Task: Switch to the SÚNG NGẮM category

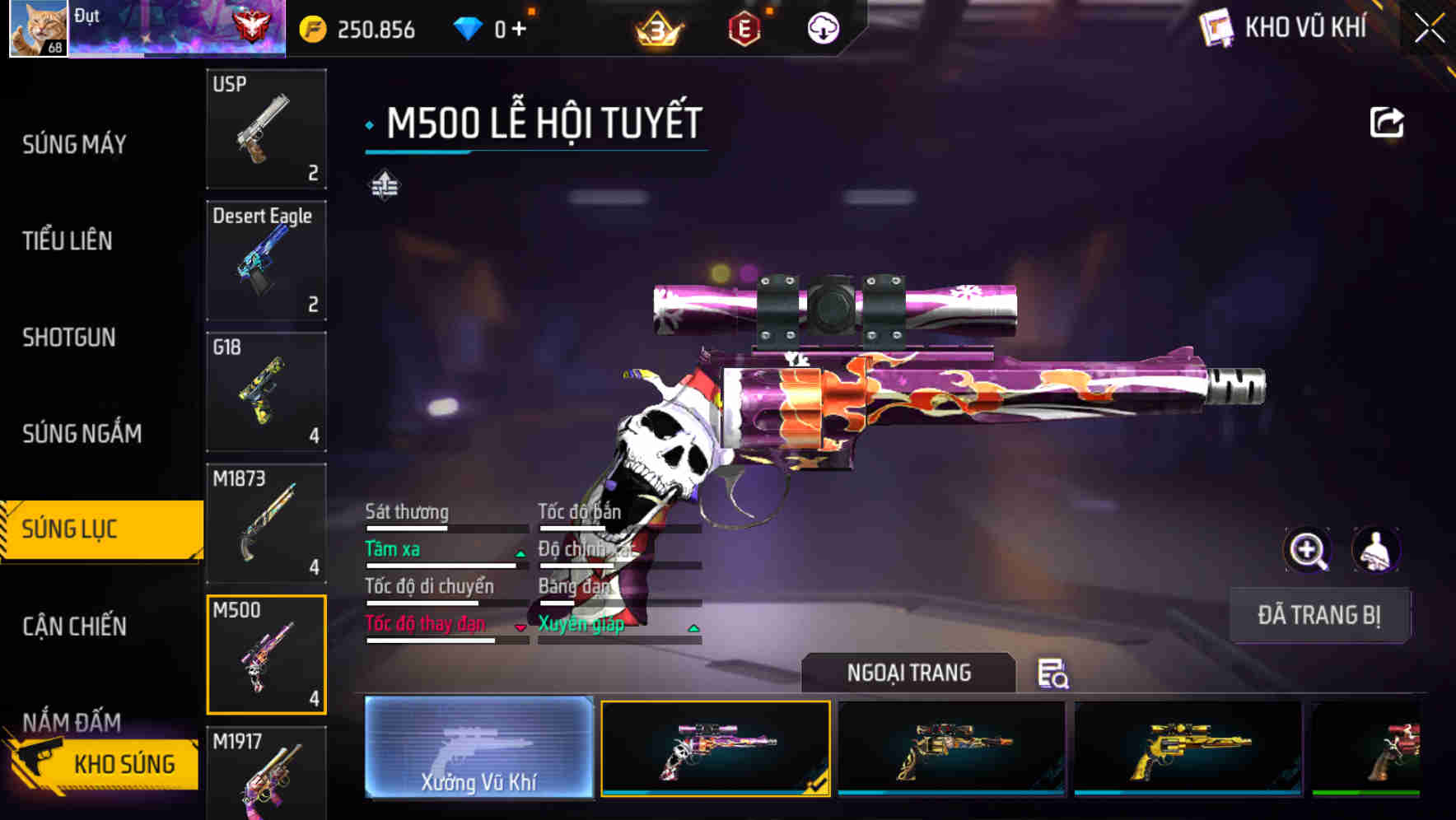Action: [x=82, y=433]
